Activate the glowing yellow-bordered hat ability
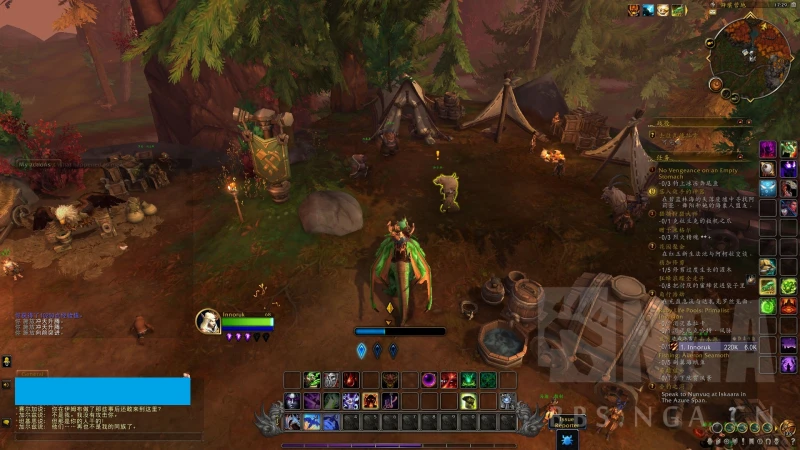 click(x=468, y=401)
